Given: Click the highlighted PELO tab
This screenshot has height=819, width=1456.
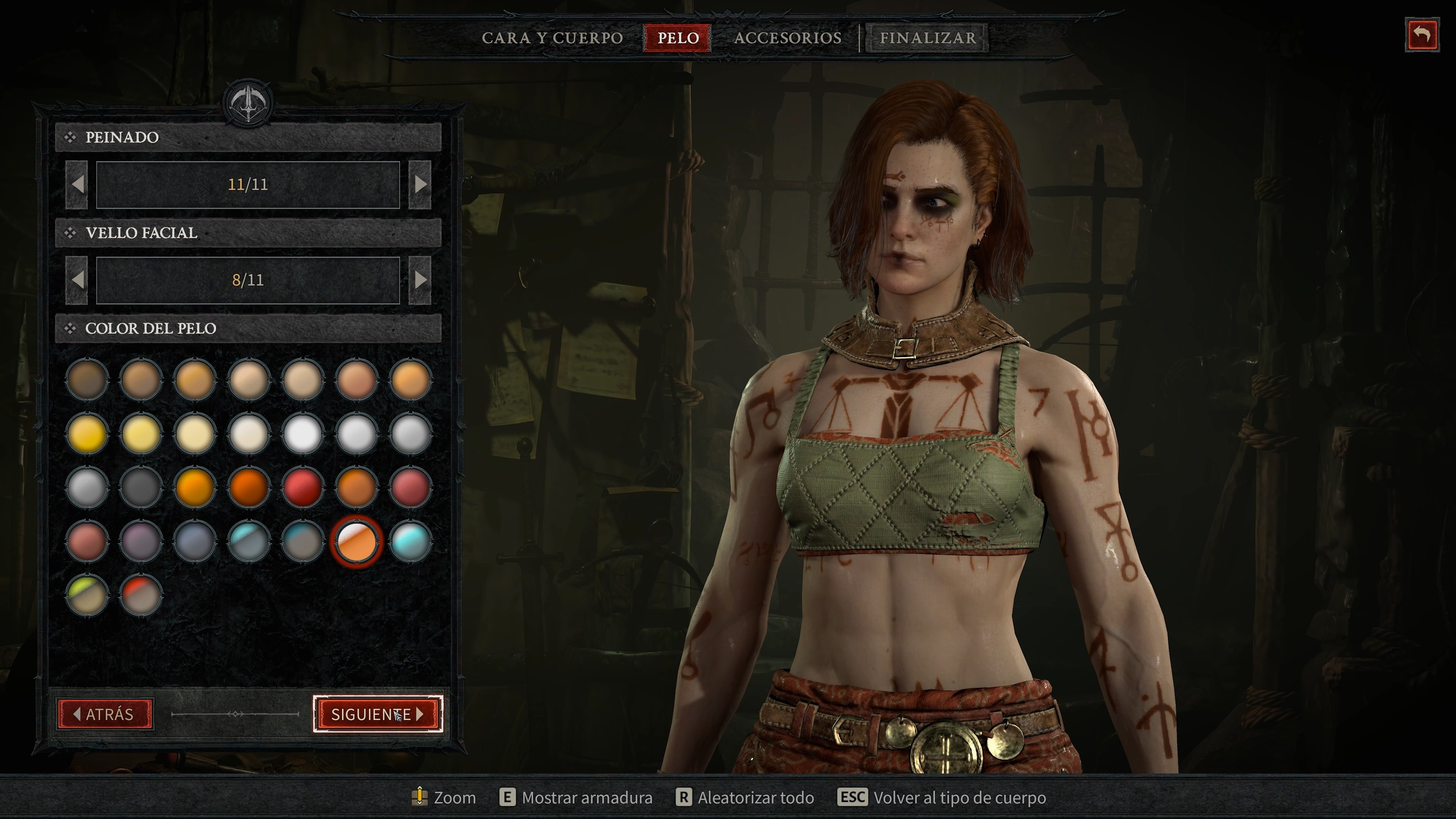Looking at the screenshot, I should 676,37.
